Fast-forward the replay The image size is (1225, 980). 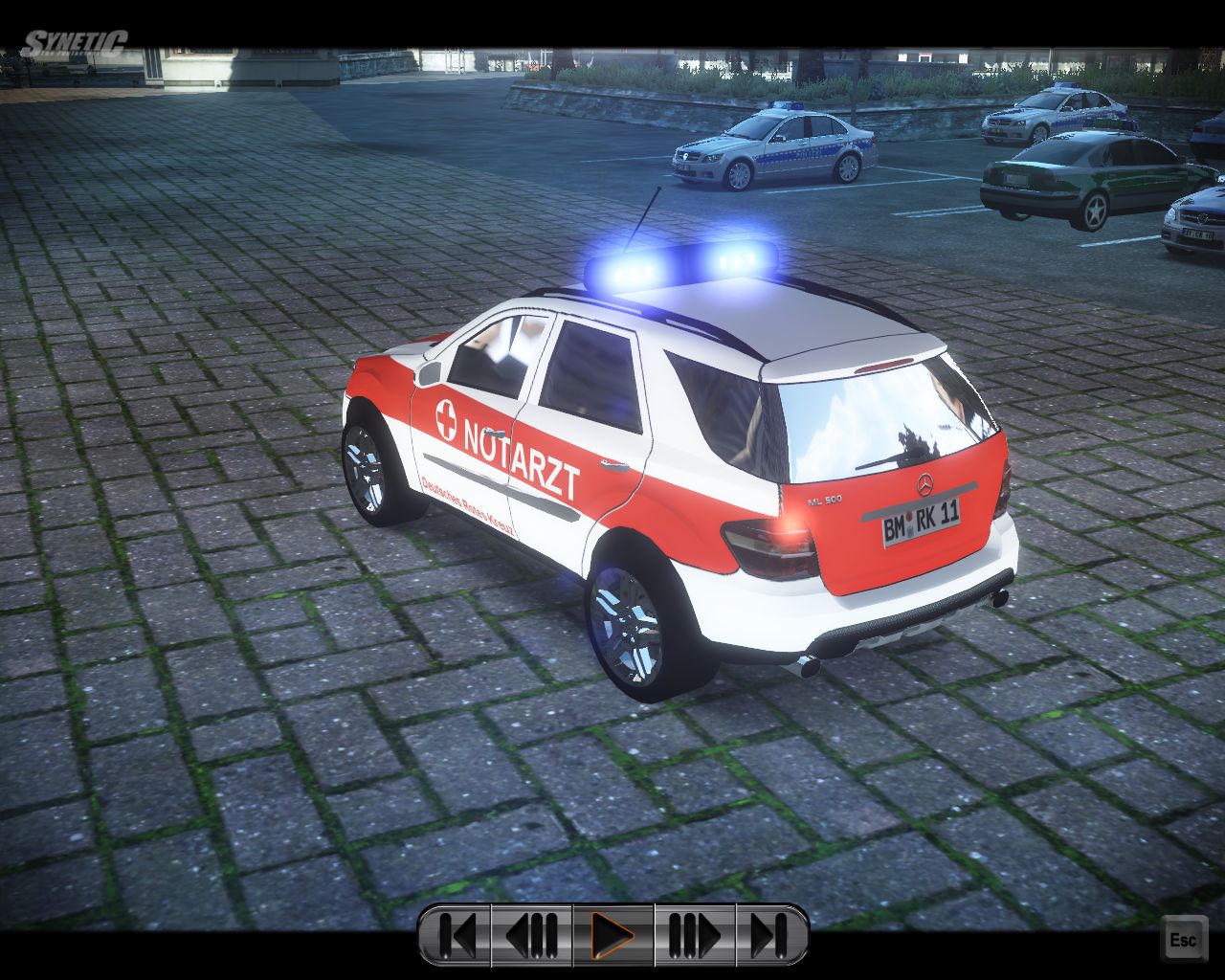pos(694,935)
